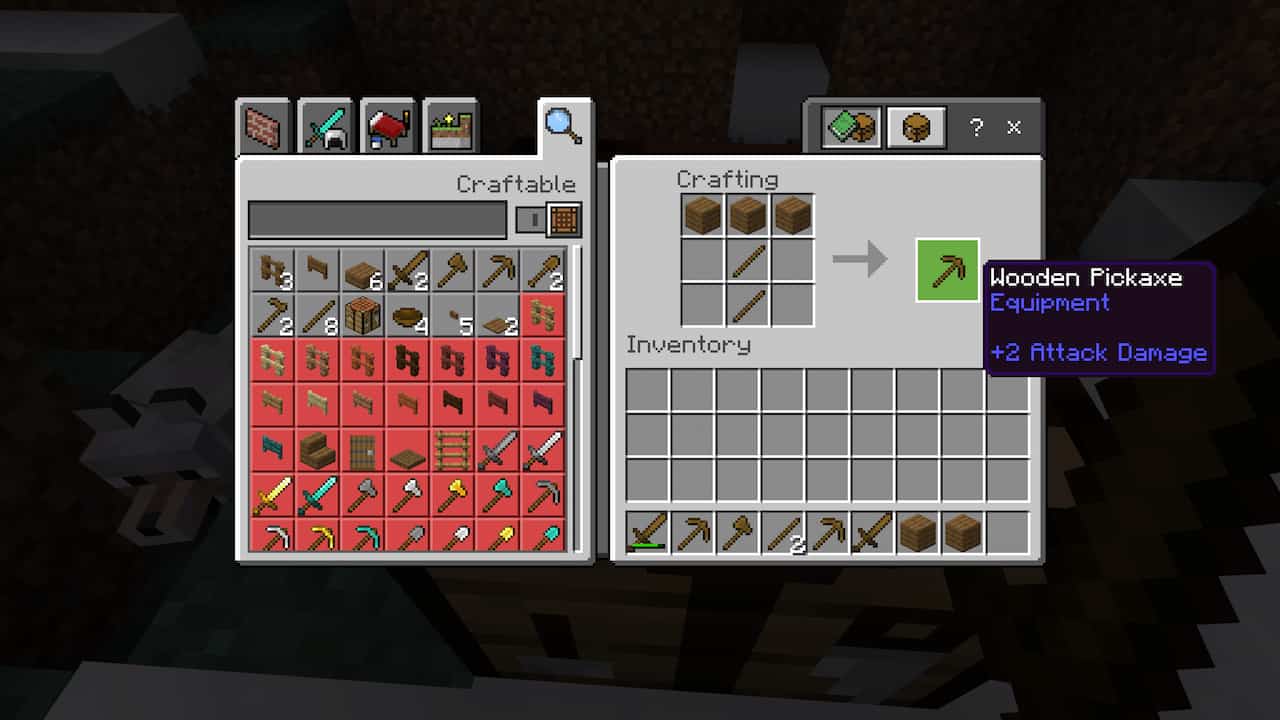Click the help question mark button

tap(975, 128)
